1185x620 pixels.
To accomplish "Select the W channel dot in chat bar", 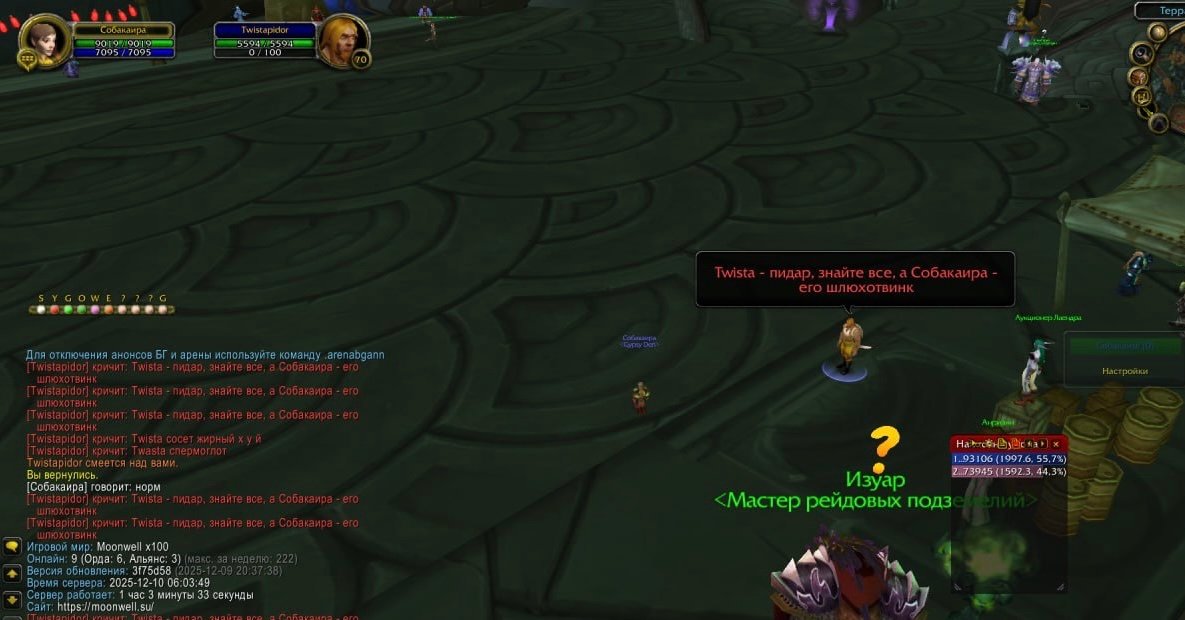I will pos(95,310).
